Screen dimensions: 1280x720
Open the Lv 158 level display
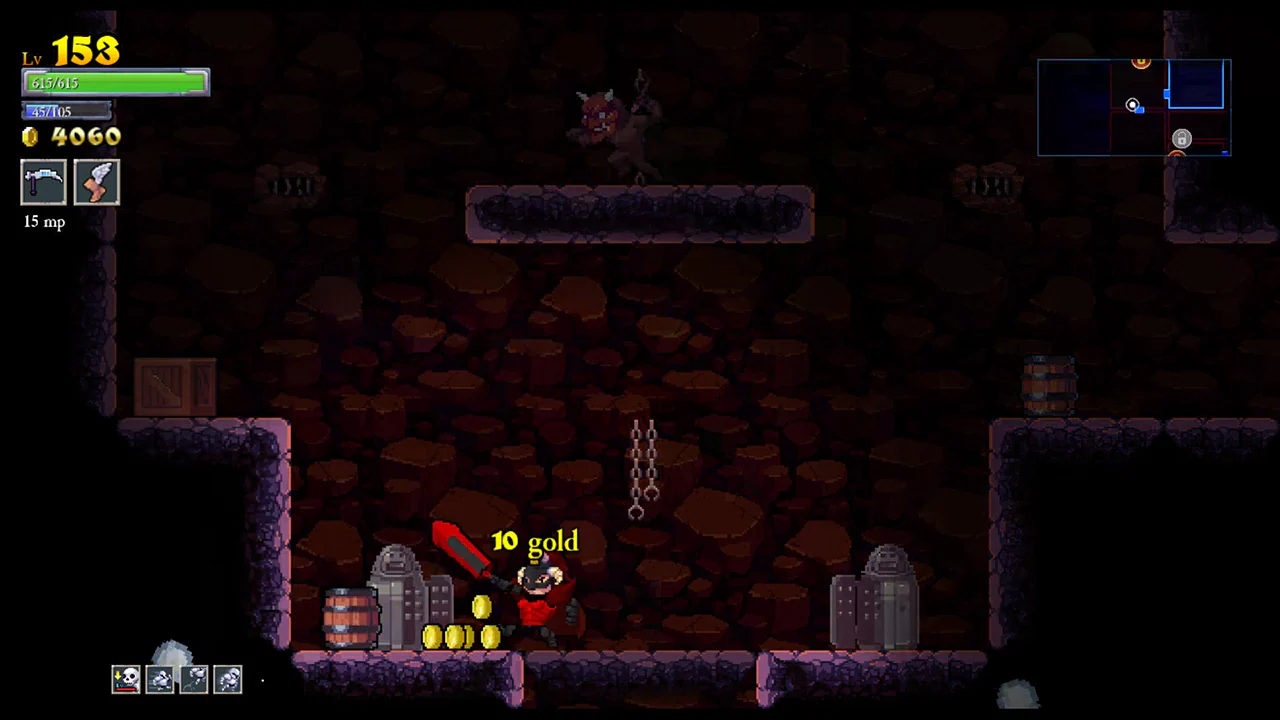pyautogui.click(x=70, y=50)
